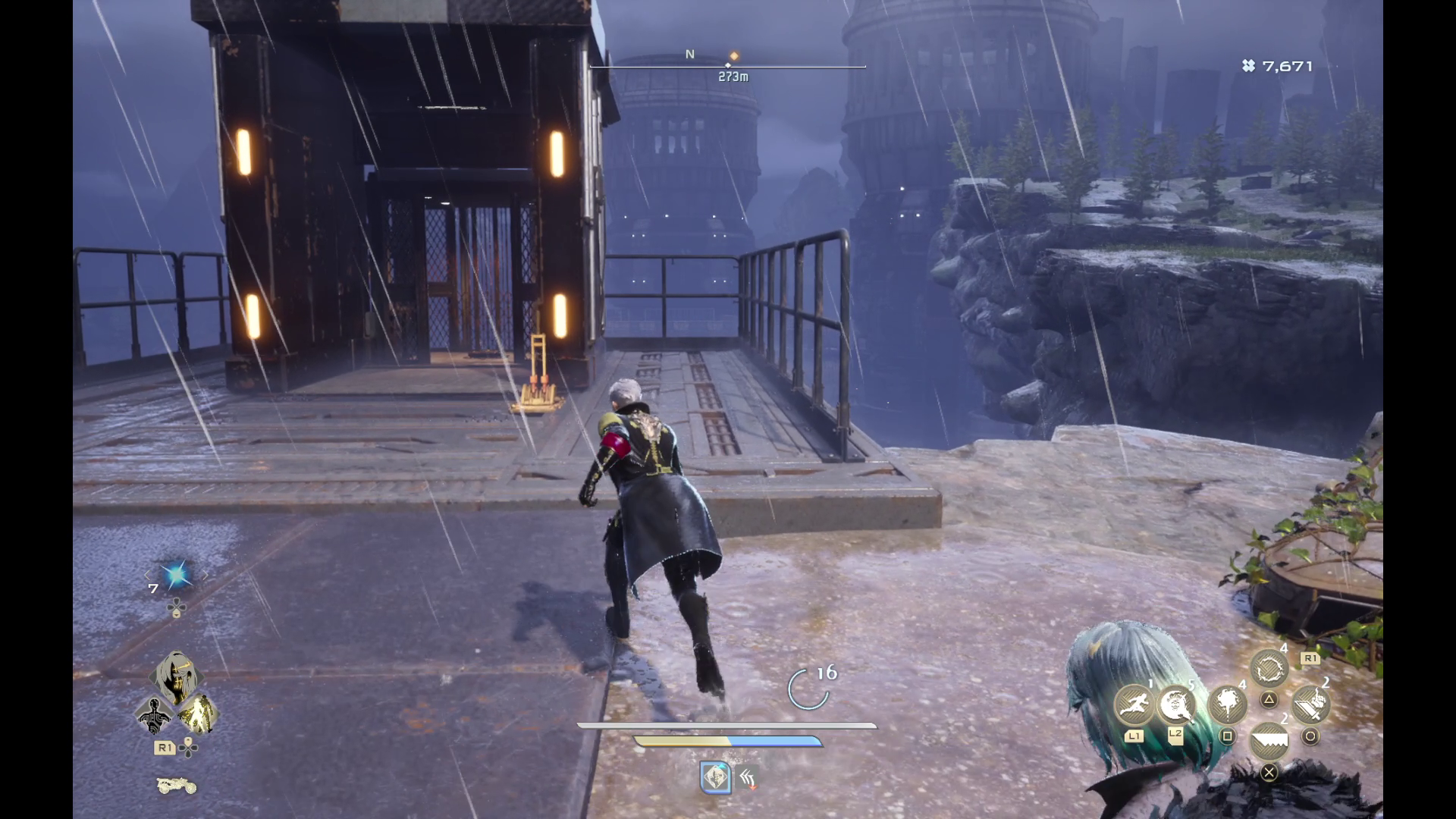This screenshot has height=819, width=1456.
Task: Click the orange objective marker on compass
Action: [733, 55]
